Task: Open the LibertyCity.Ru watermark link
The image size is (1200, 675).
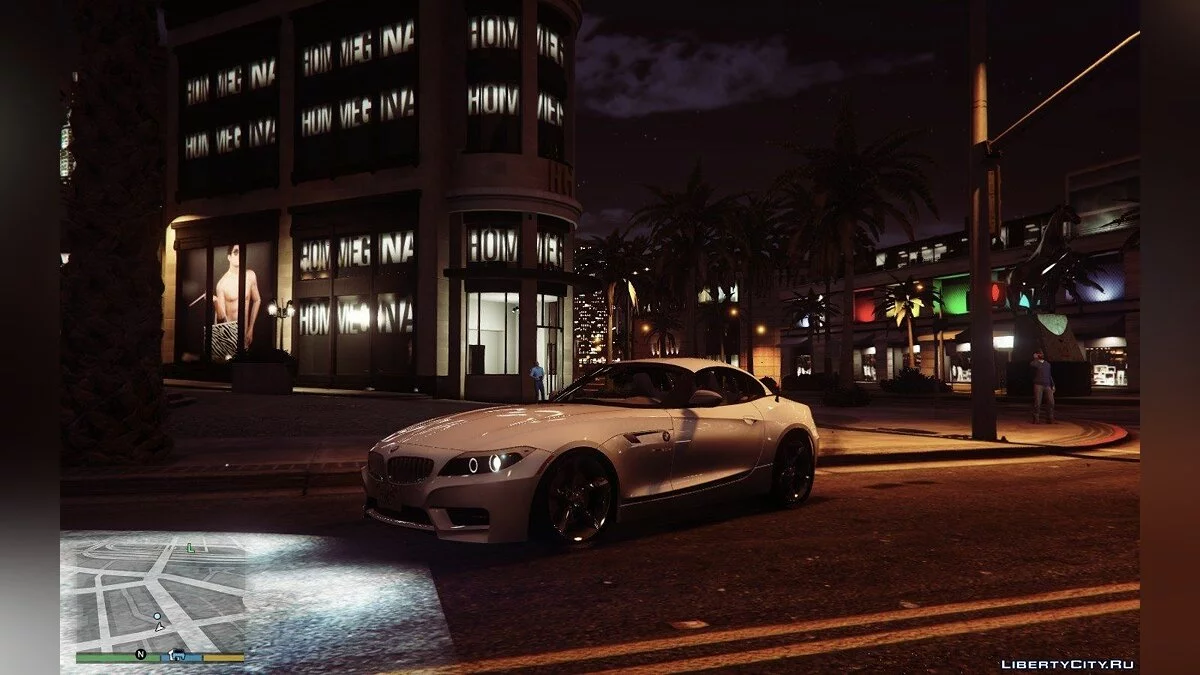Action: [1067, 664]
